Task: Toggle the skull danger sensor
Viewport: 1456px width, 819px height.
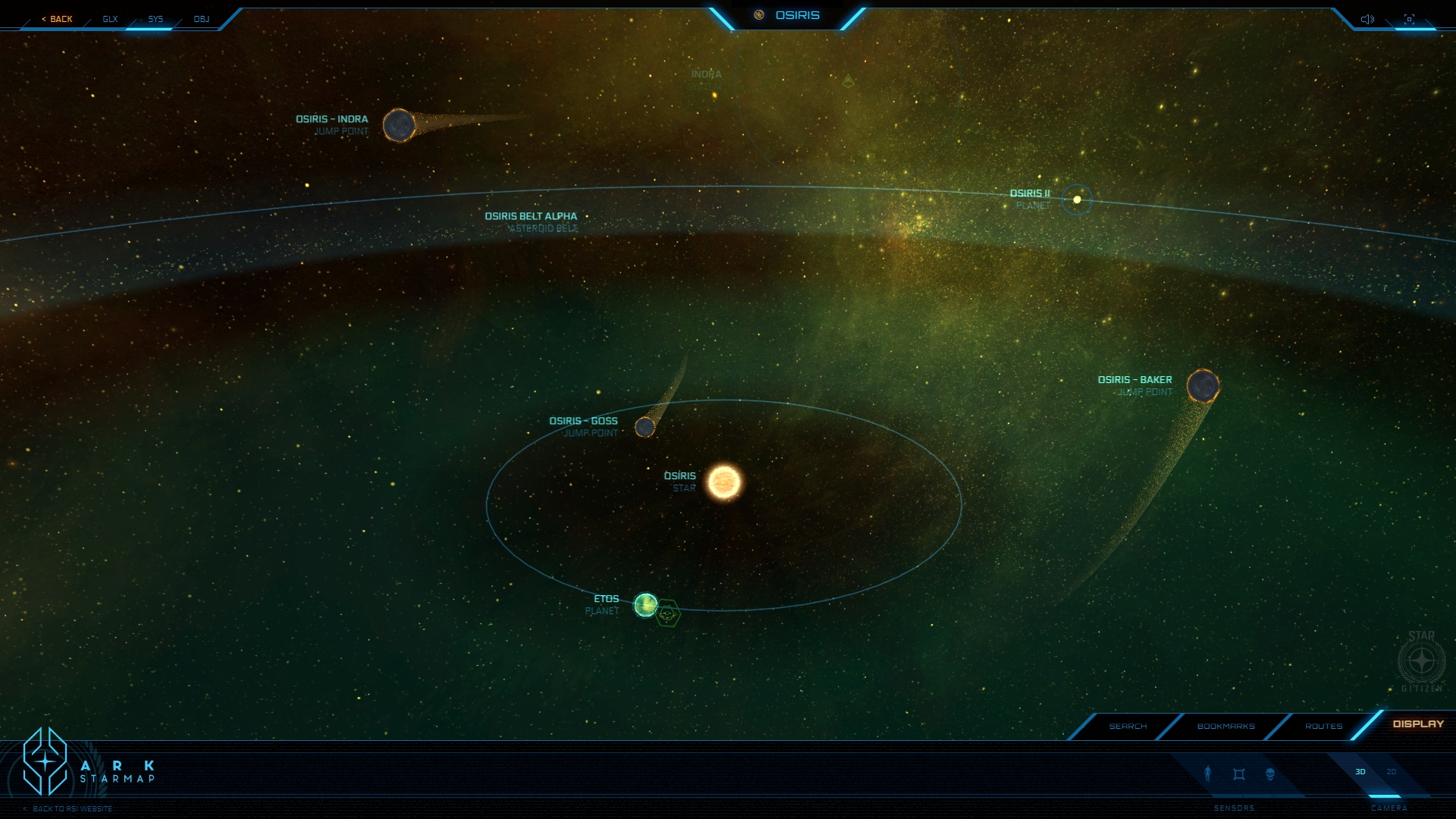Action: point(1270,774)
